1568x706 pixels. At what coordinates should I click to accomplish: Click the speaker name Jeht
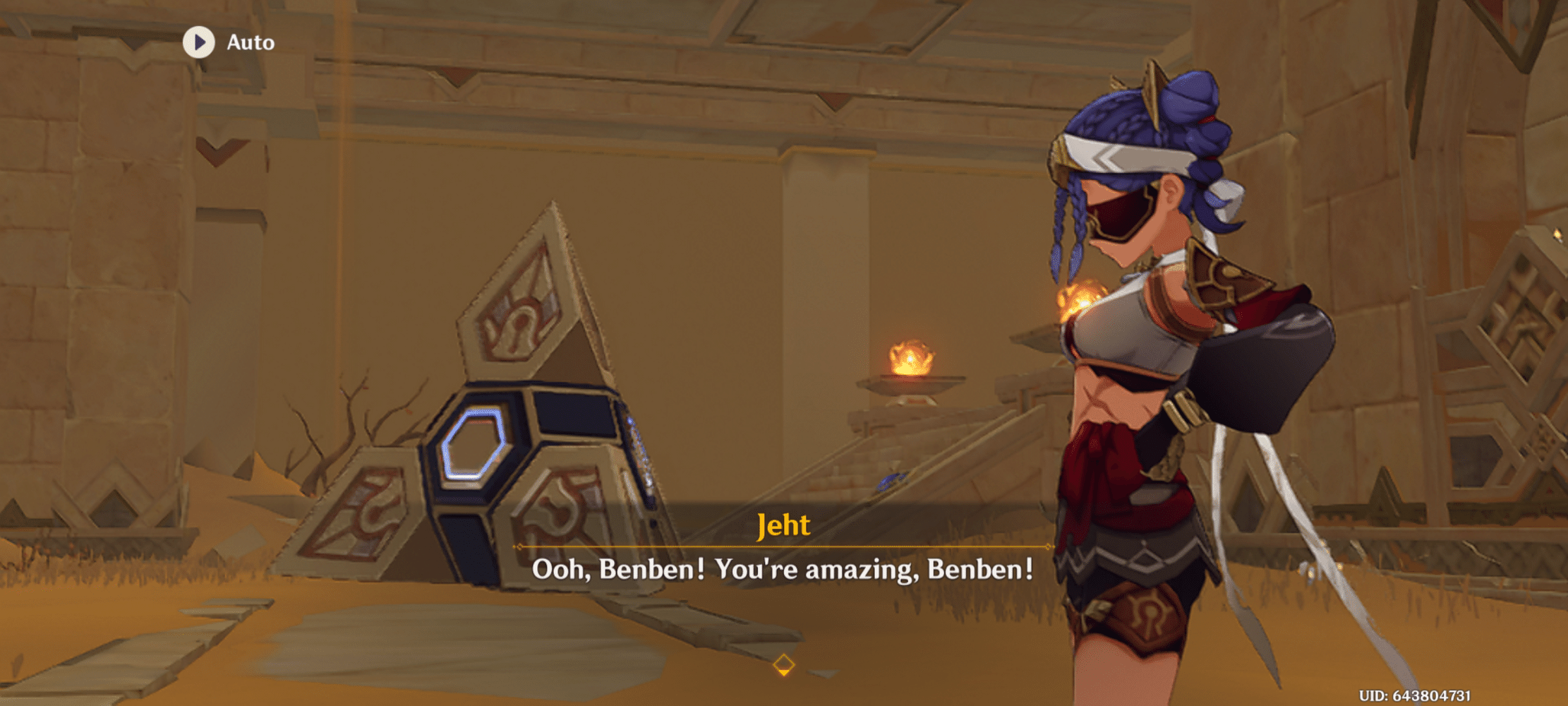point(783,526)
